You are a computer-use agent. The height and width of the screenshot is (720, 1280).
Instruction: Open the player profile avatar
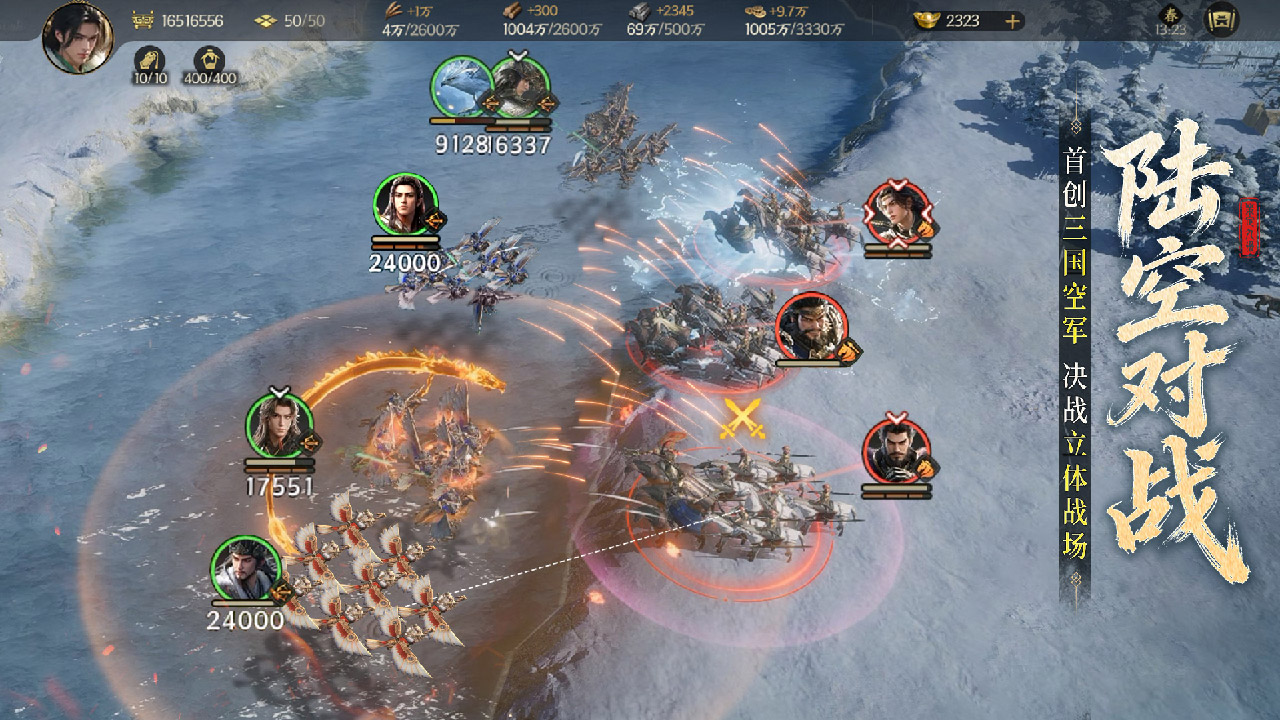point(77,37)
